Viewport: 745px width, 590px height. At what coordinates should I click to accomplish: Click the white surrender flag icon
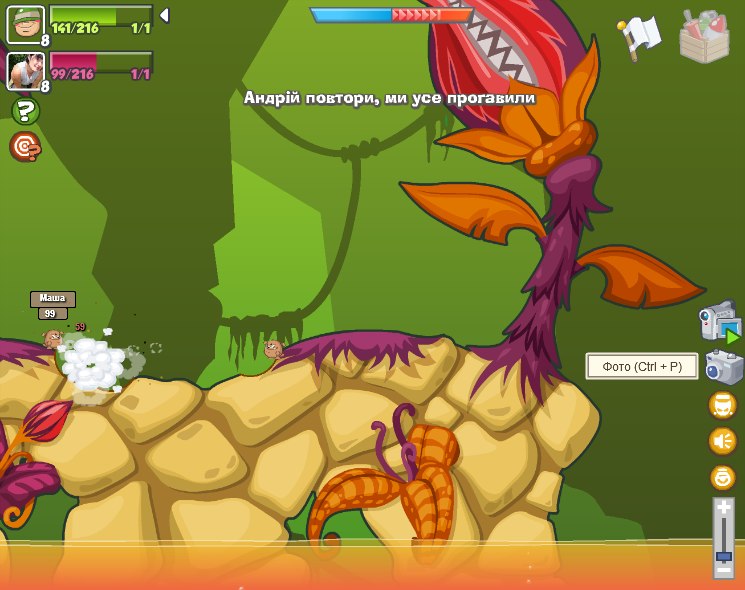pos(640,36)
